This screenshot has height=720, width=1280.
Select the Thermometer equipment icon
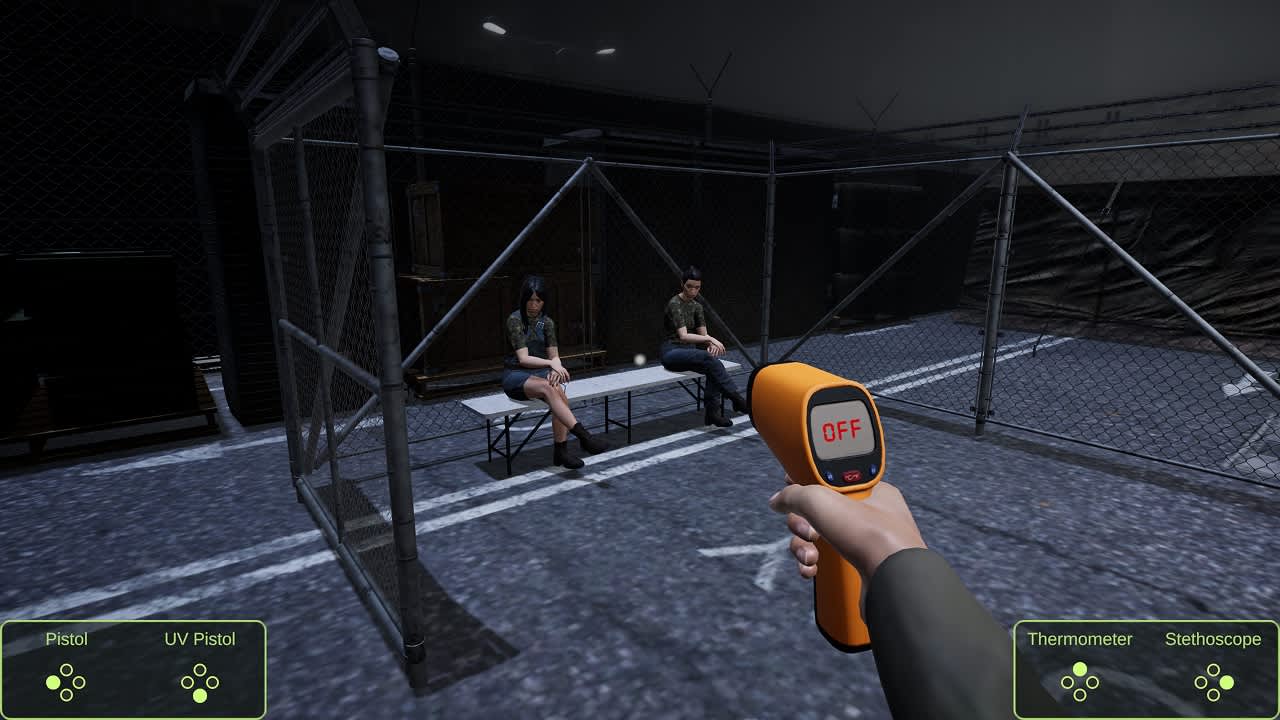[x=1081, y=638]
